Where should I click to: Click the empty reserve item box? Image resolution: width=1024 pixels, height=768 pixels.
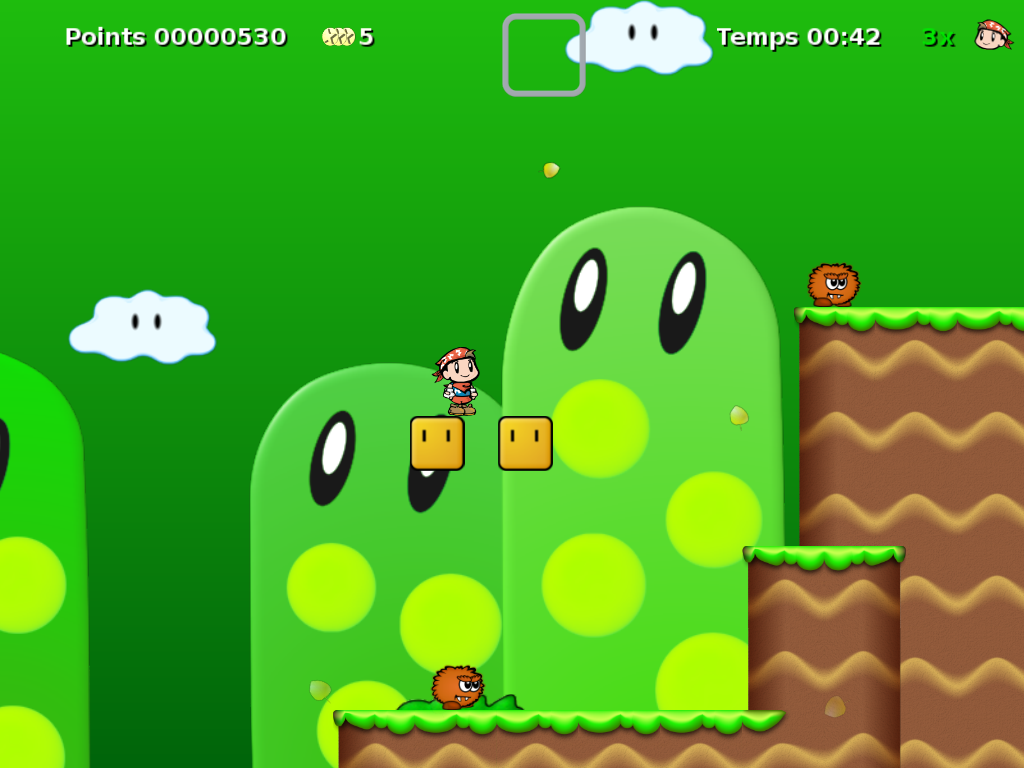click(543, 55)
